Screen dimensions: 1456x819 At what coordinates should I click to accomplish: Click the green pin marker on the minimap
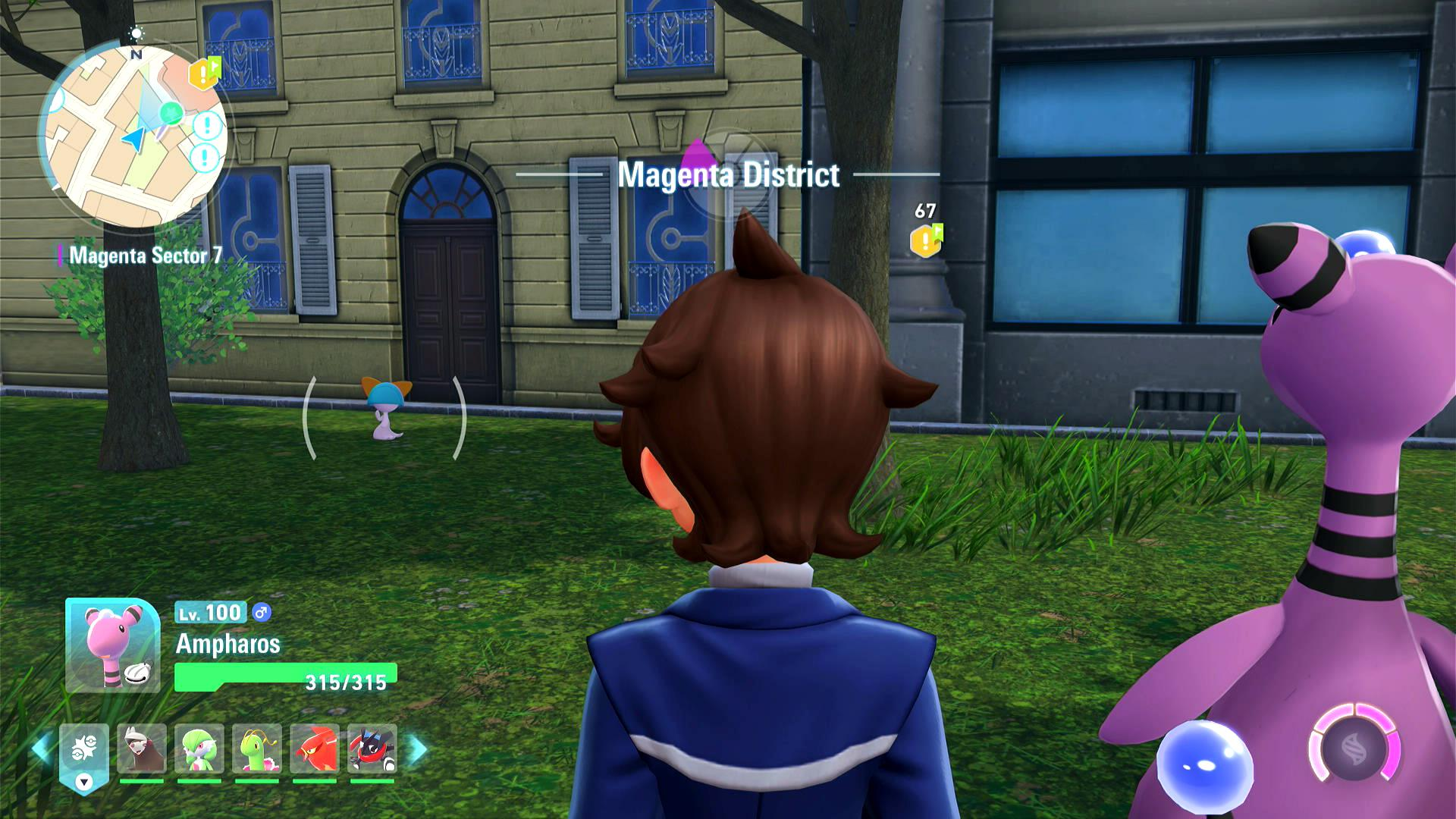click(172, 114)
